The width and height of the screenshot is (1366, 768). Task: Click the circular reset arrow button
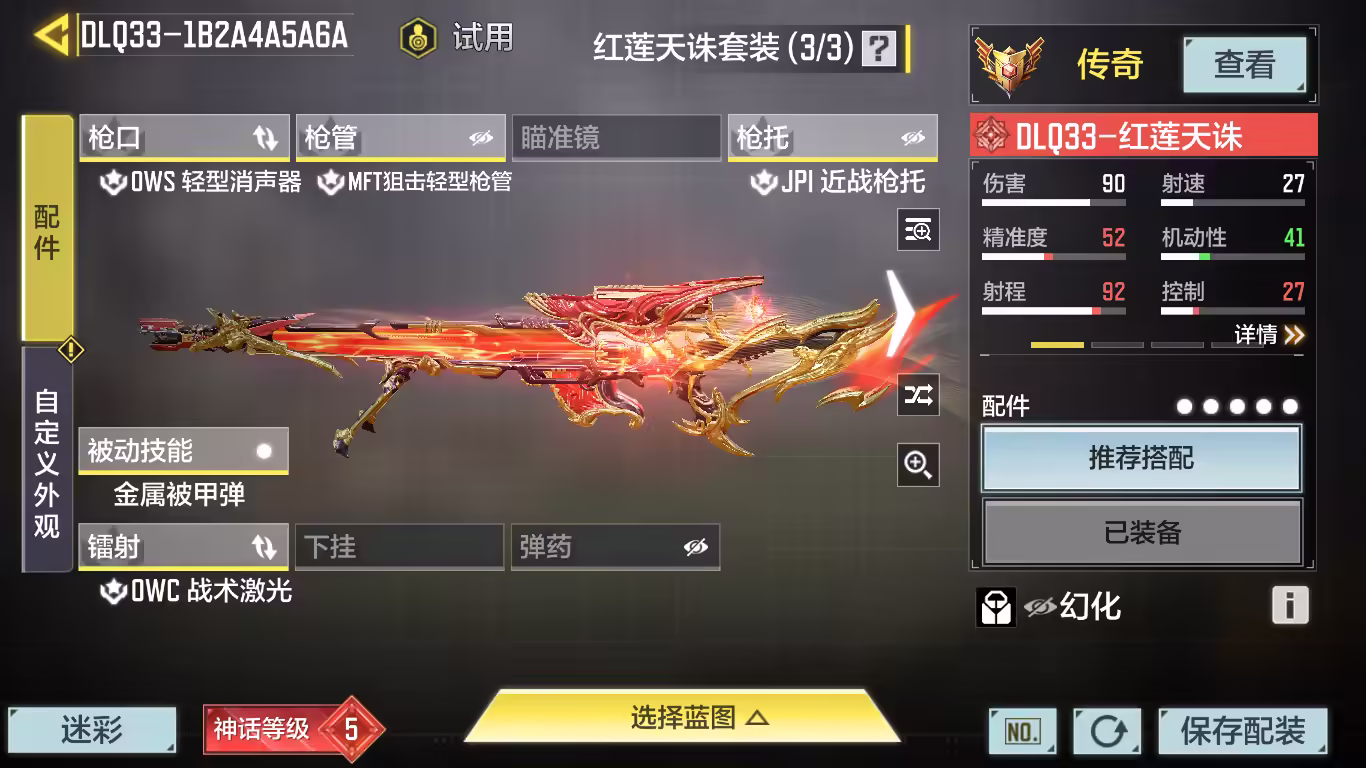click(x=1107, y=731)
